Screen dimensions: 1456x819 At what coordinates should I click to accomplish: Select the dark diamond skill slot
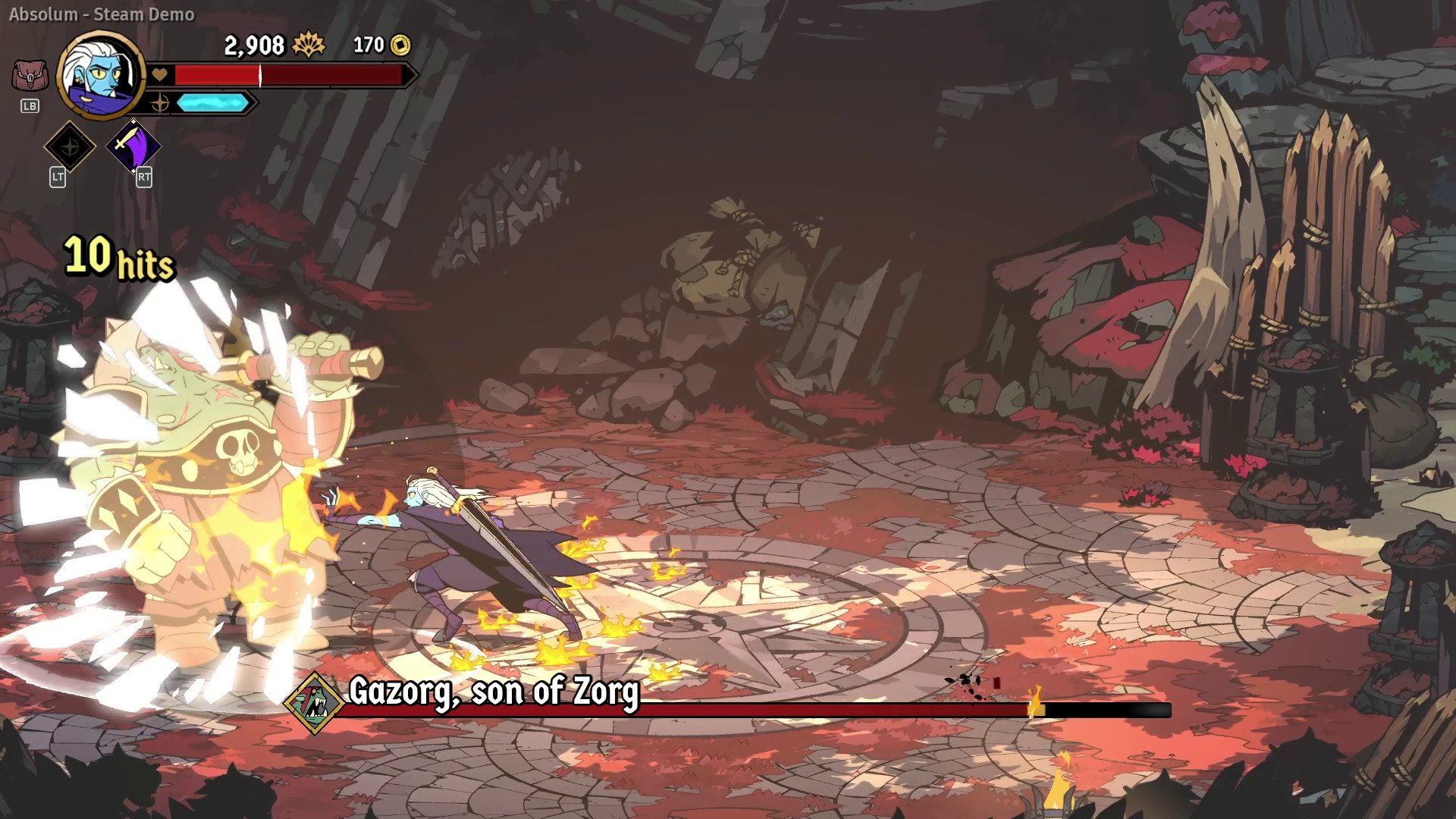70,146
